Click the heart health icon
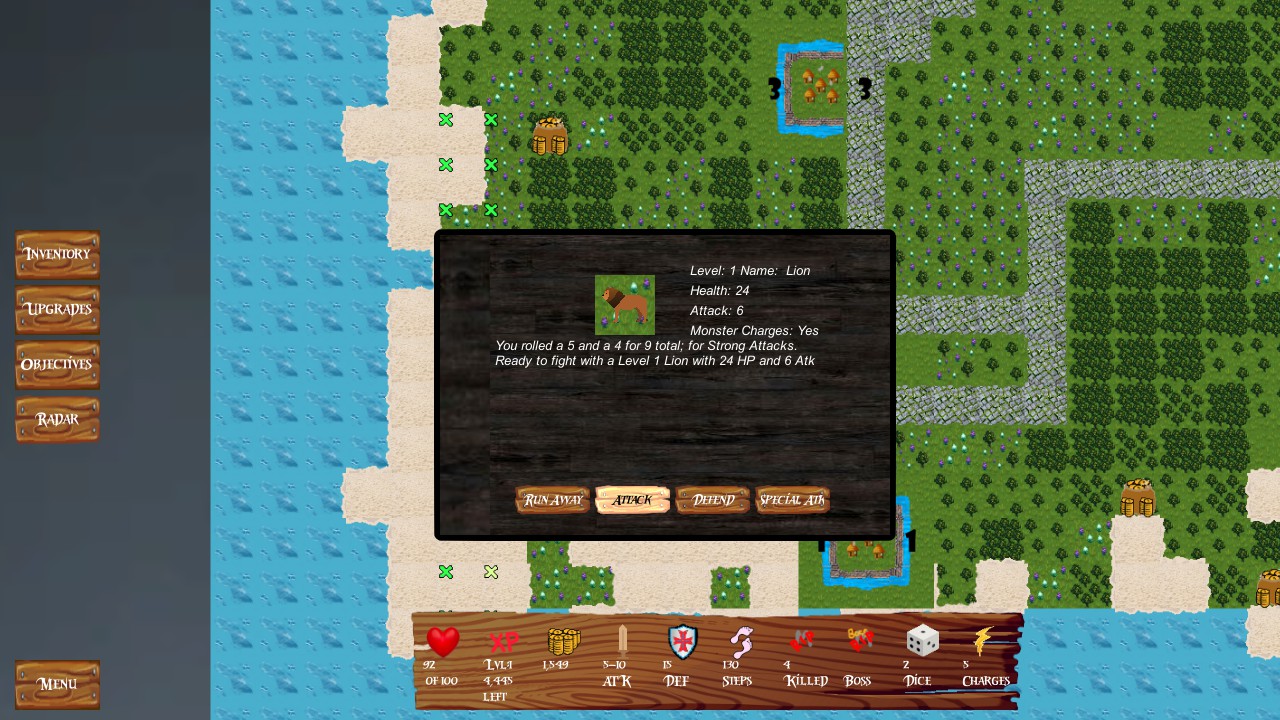This screenshot has height=720, width=1280. (442, 641)
